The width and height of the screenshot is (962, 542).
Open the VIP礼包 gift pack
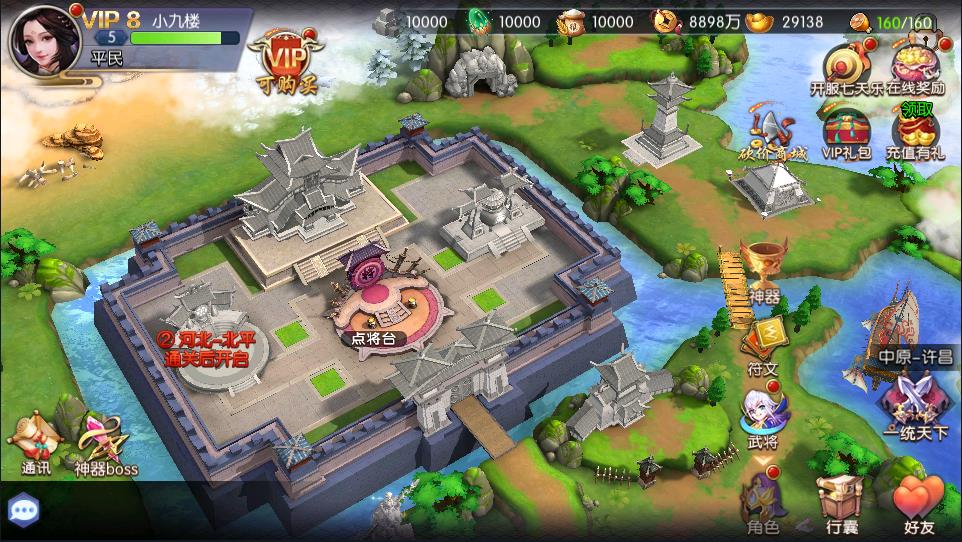pos(844,137)
